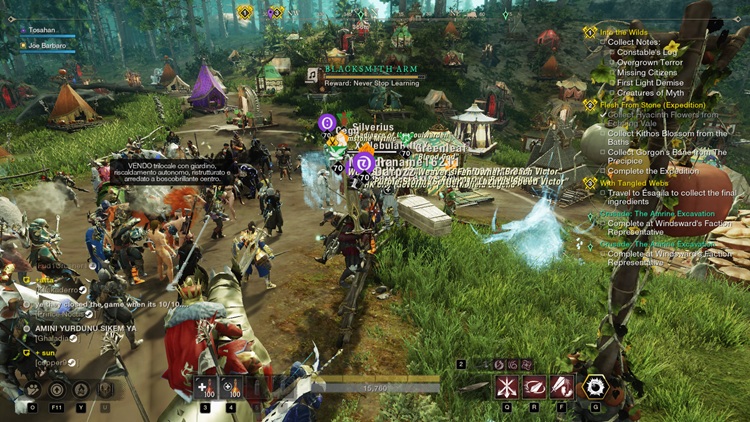This screenshot has width=750, height=422.
Task: Use the second potion hotbar slot
Action: coord(231,387)
